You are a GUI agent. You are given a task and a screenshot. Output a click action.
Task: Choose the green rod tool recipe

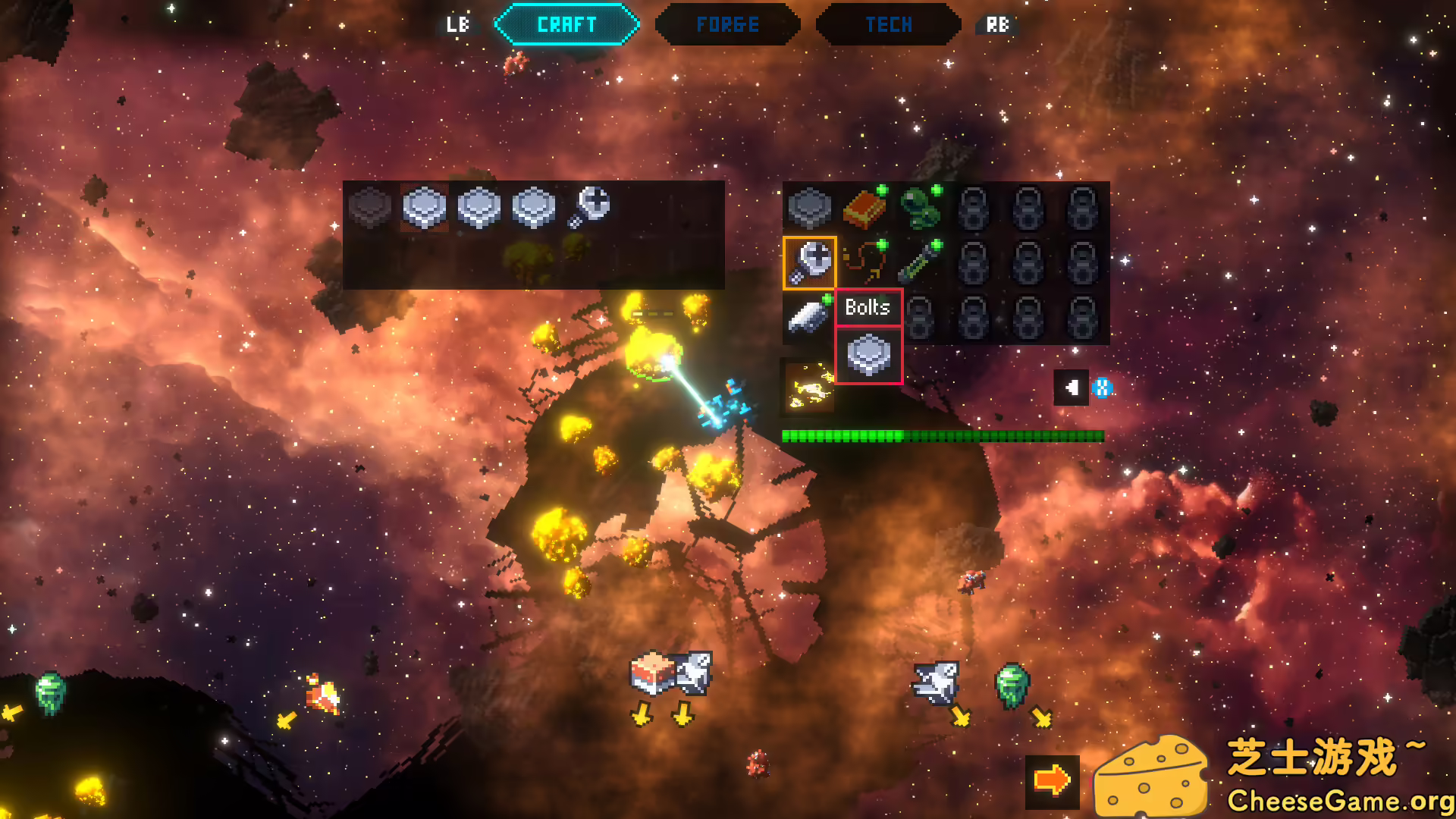point(918,262)
